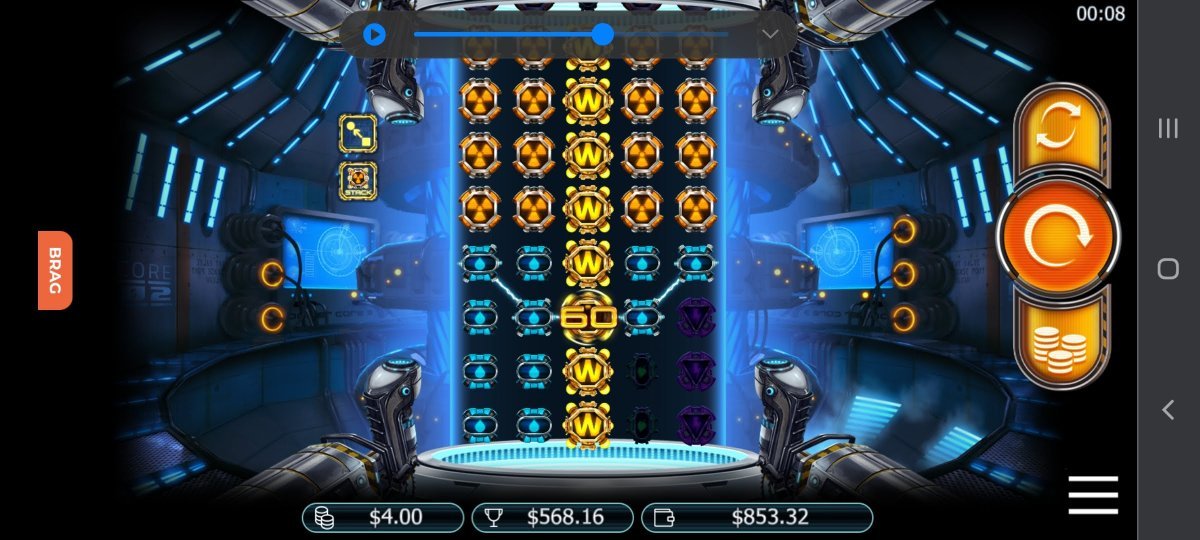Spin the reels with the large orange button
The height and width of the screenshot is (540, 1200).
pos(1058,235)
